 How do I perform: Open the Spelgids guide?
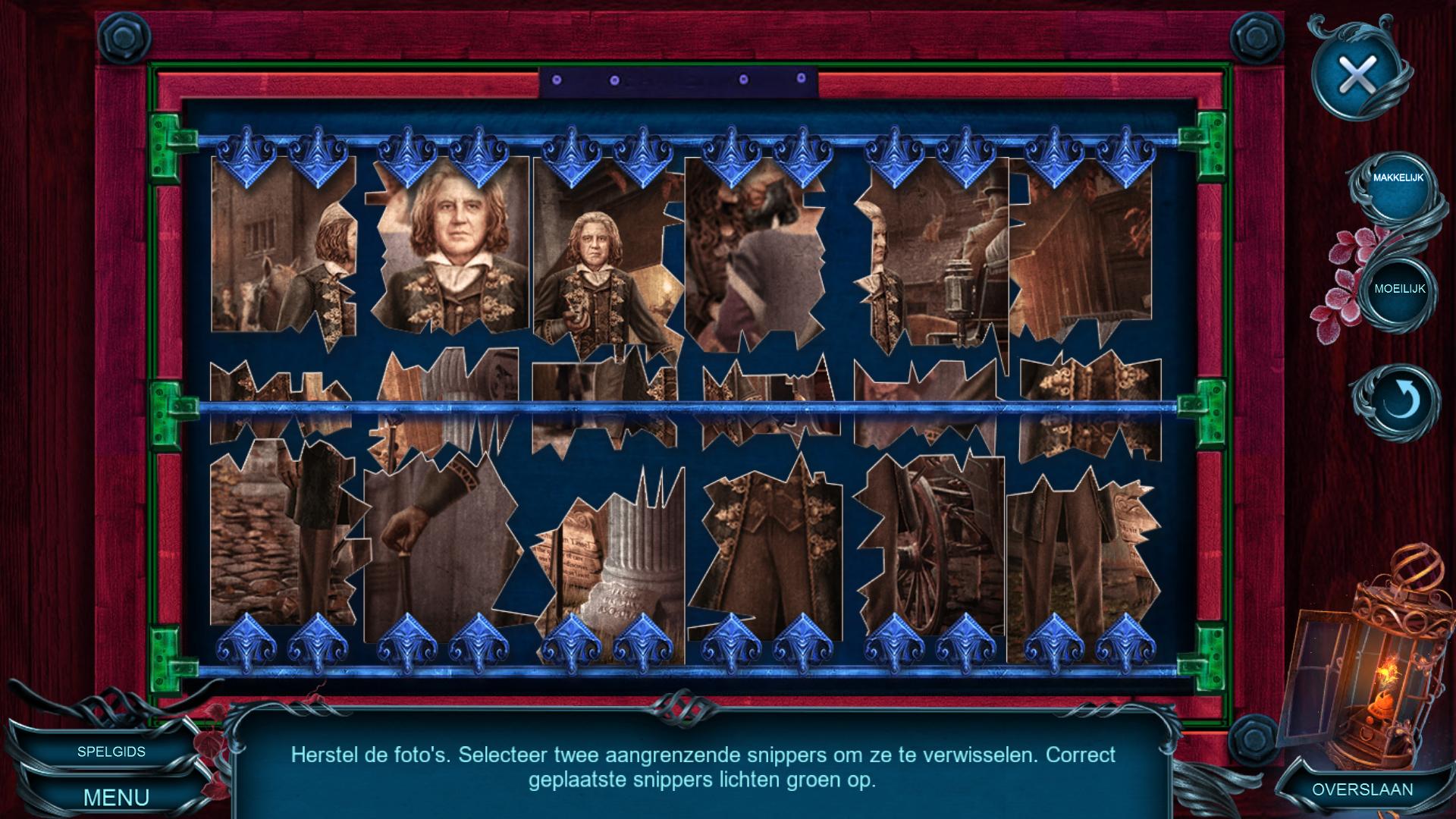coord(111,752)
